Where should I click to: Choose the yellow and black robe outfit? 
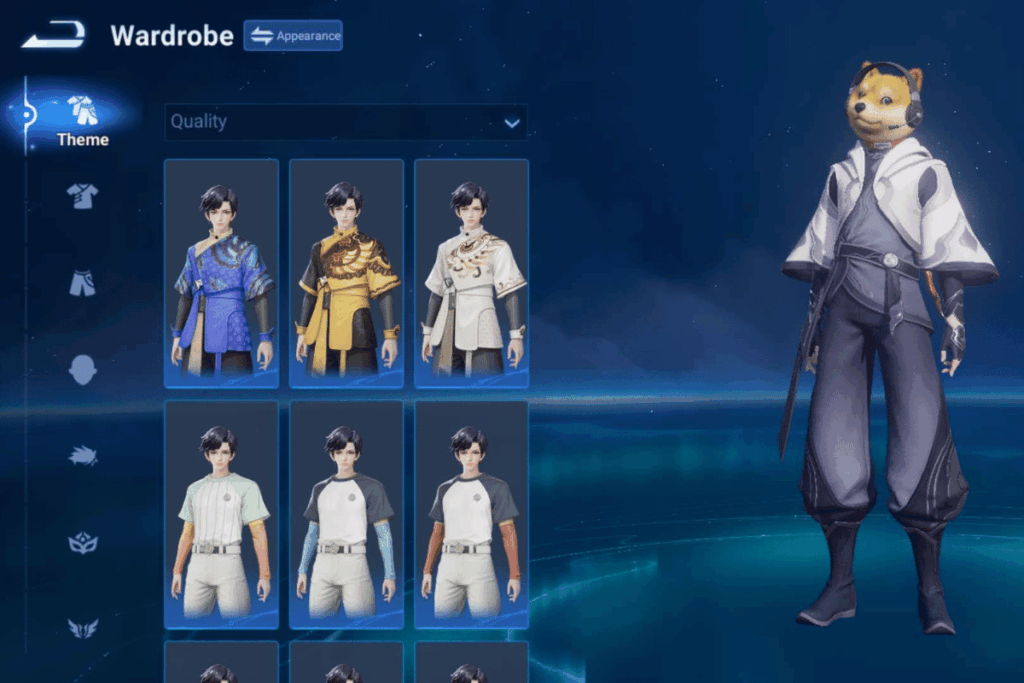pos(346,273)
